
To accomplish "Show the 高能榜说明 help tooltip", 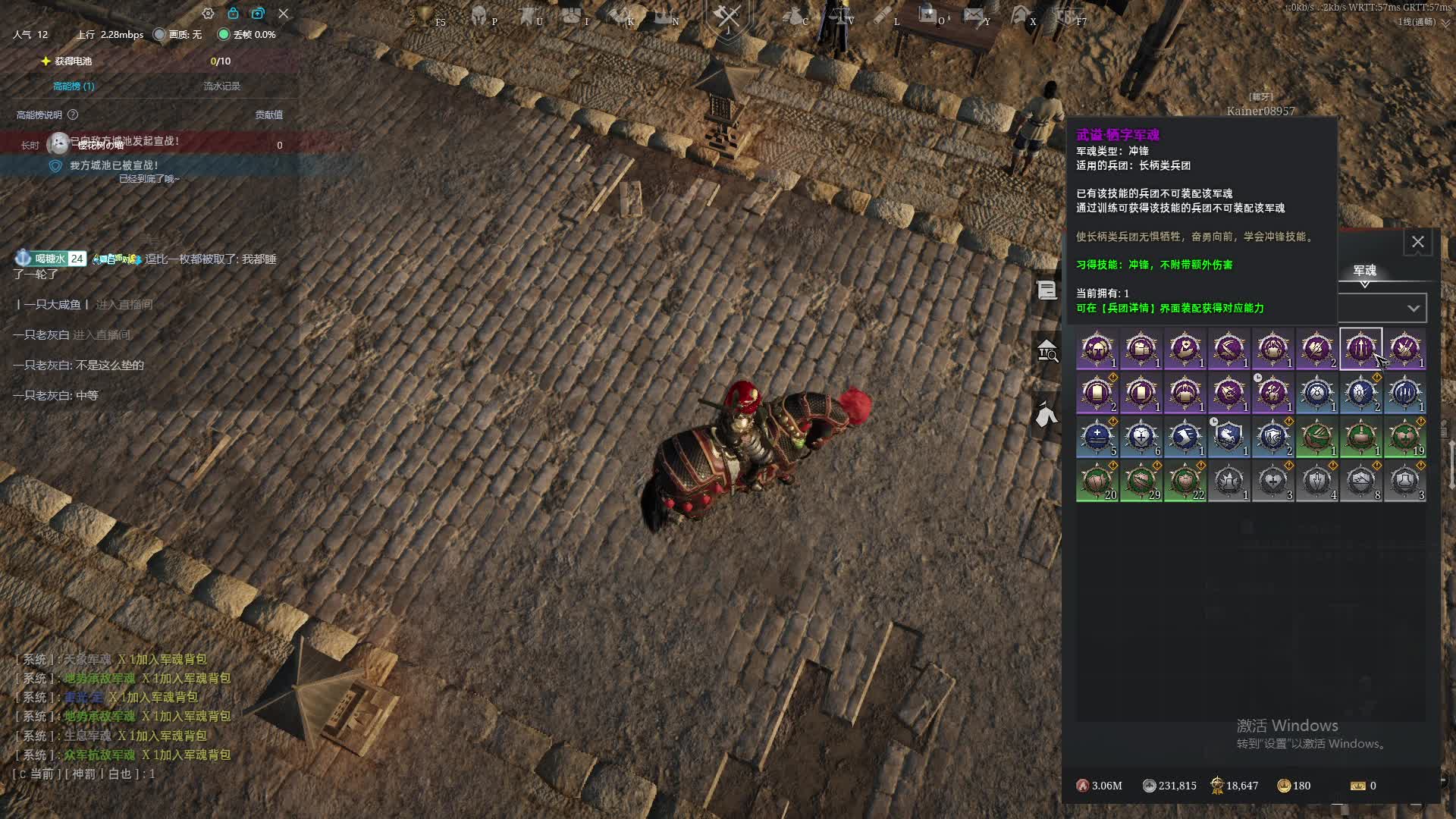I will pyautogui.click(x=73, y=115).
